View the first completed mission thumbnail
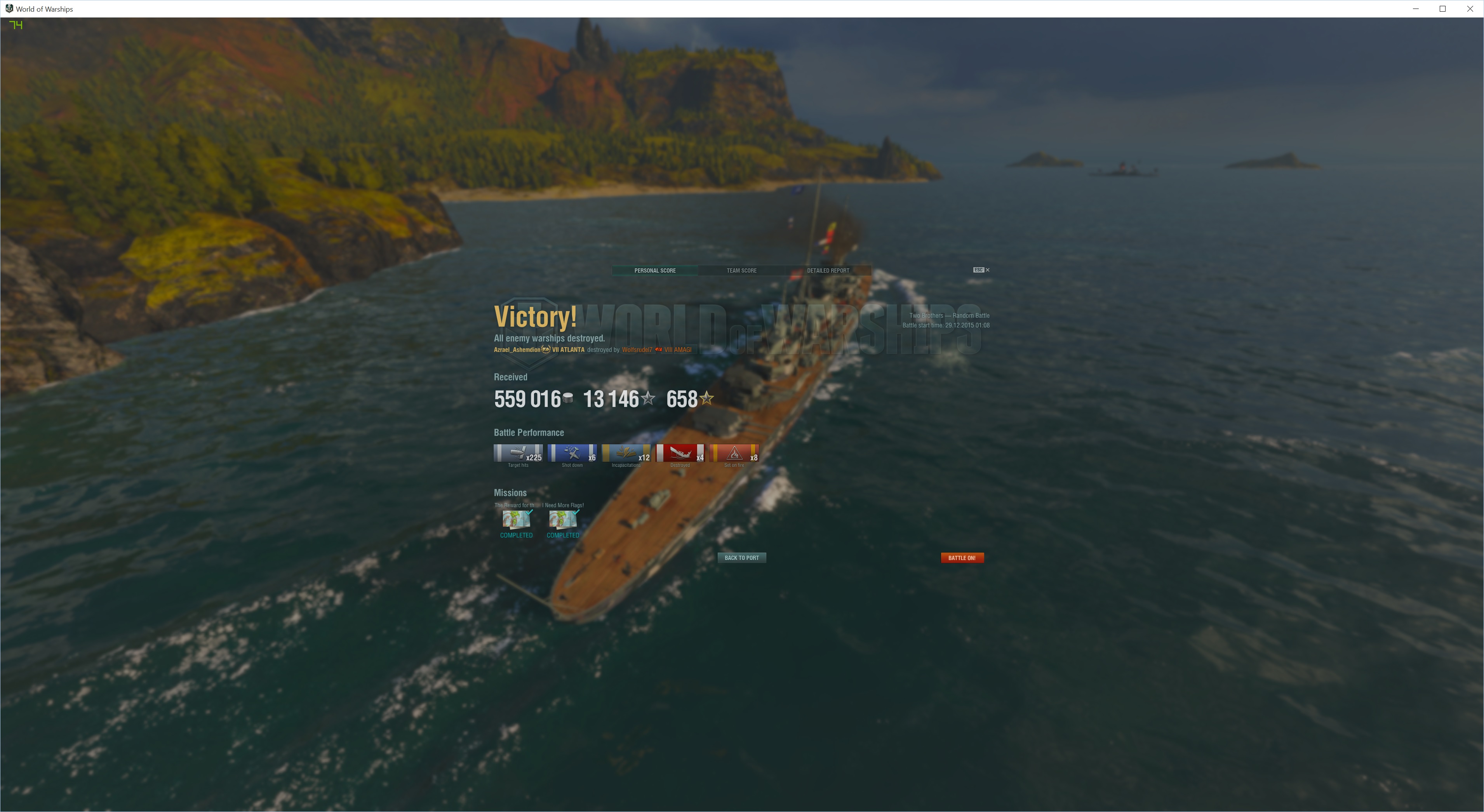 point(516,520)
